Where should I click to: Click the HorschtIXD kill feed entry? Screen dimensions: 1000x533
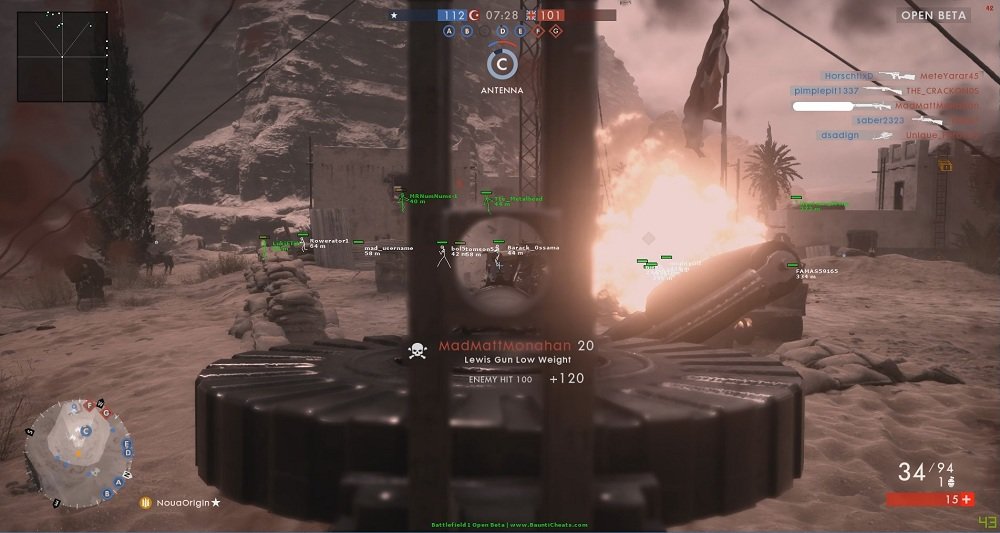coord(850,75)
